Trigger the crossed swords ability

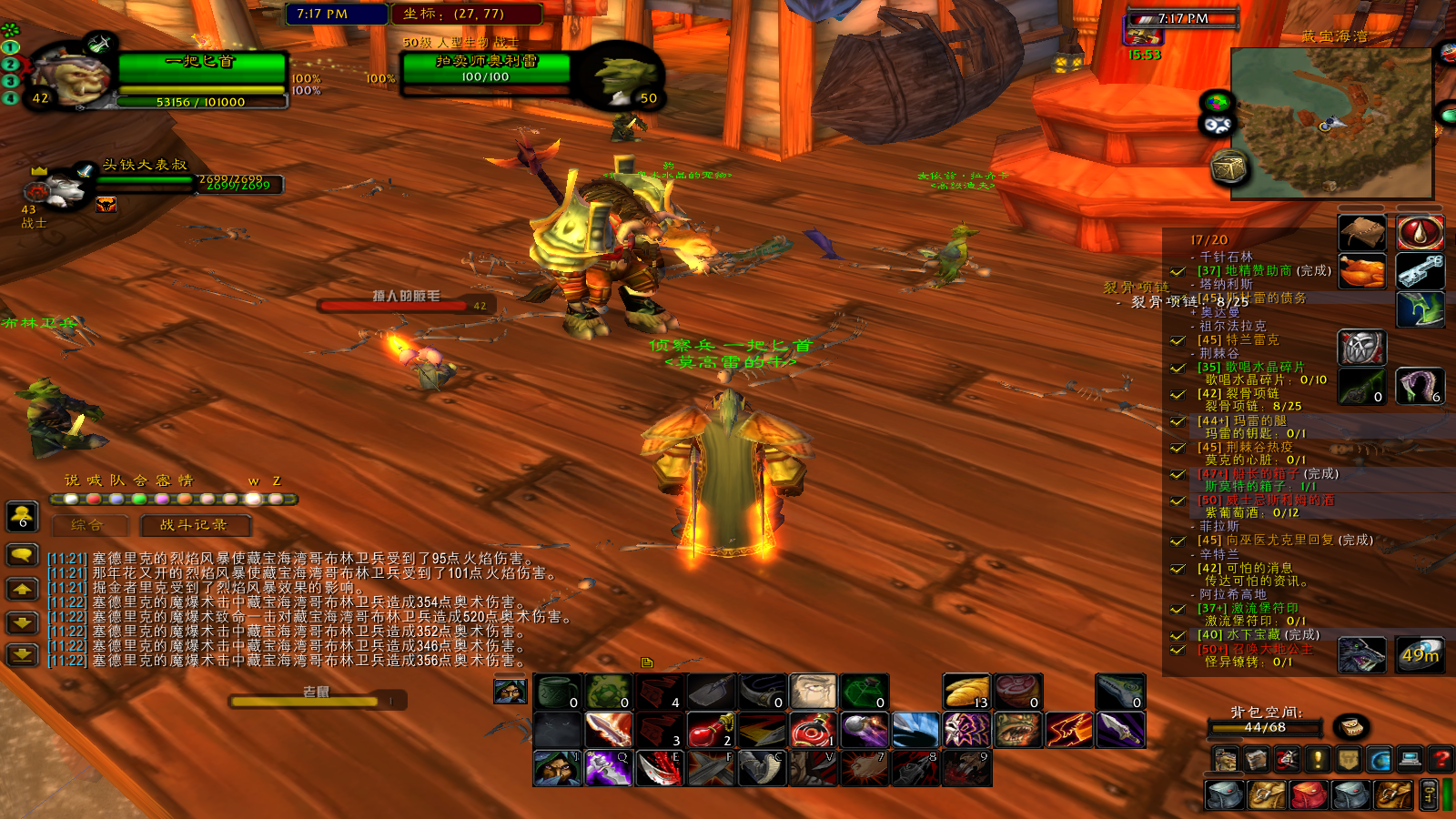(x=710, y=769)
